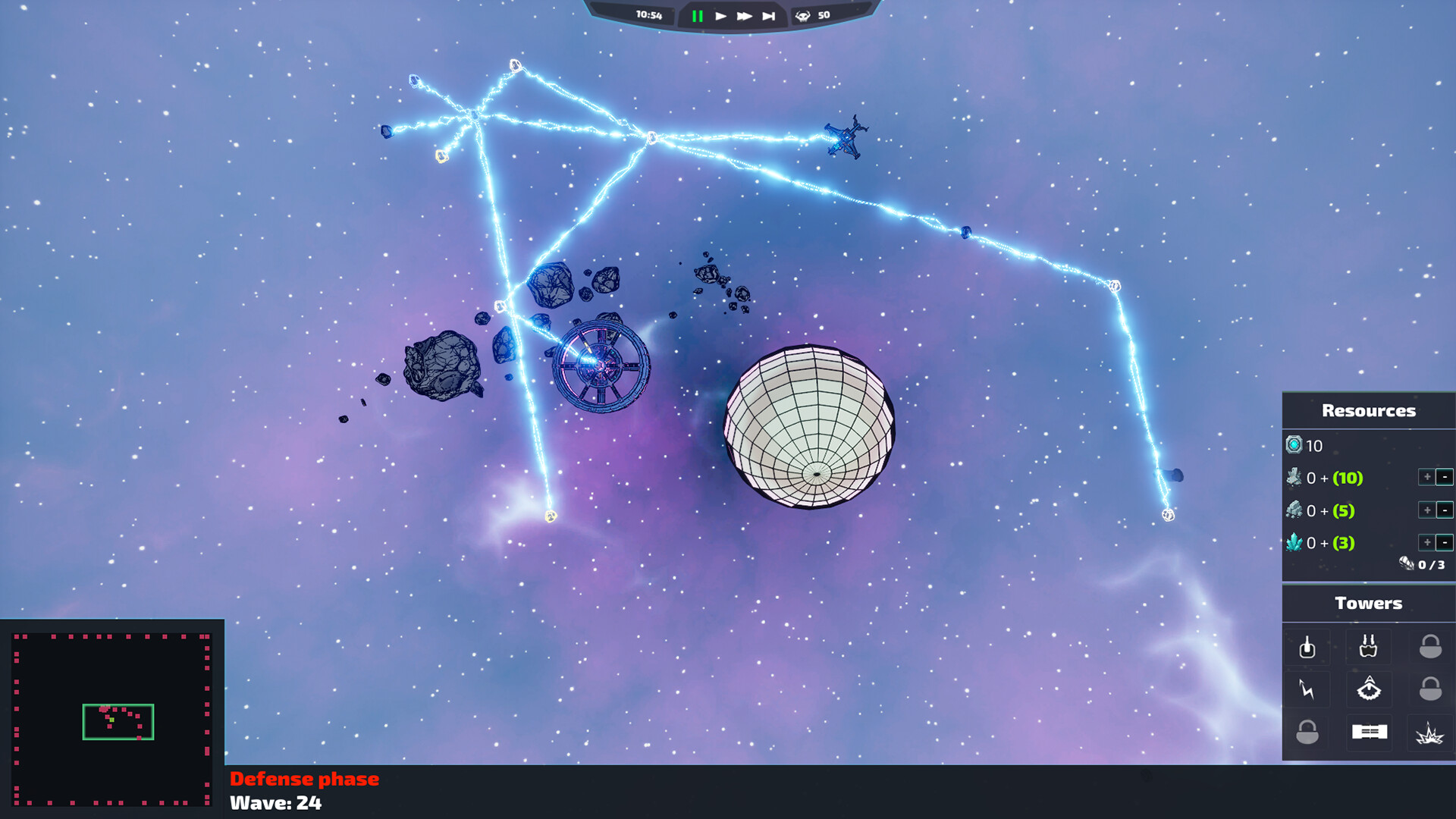Screen dimensions: 1456x819
Task: Select the dual-barrel tower icon
Action: [x=1368, y=646]
